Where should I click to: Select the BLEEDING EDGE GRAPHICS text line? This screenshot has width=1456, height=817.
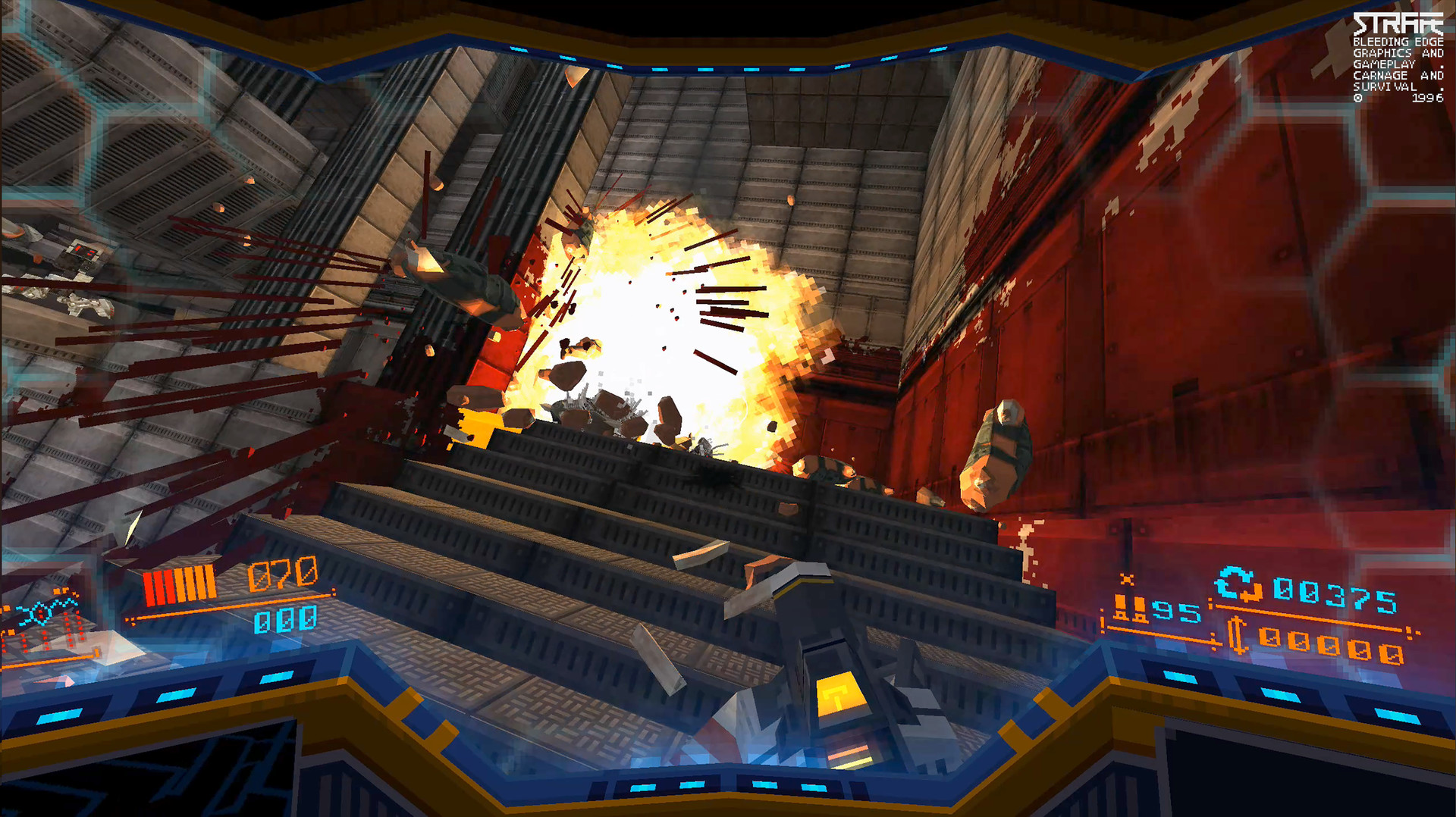pos(1398,42)
